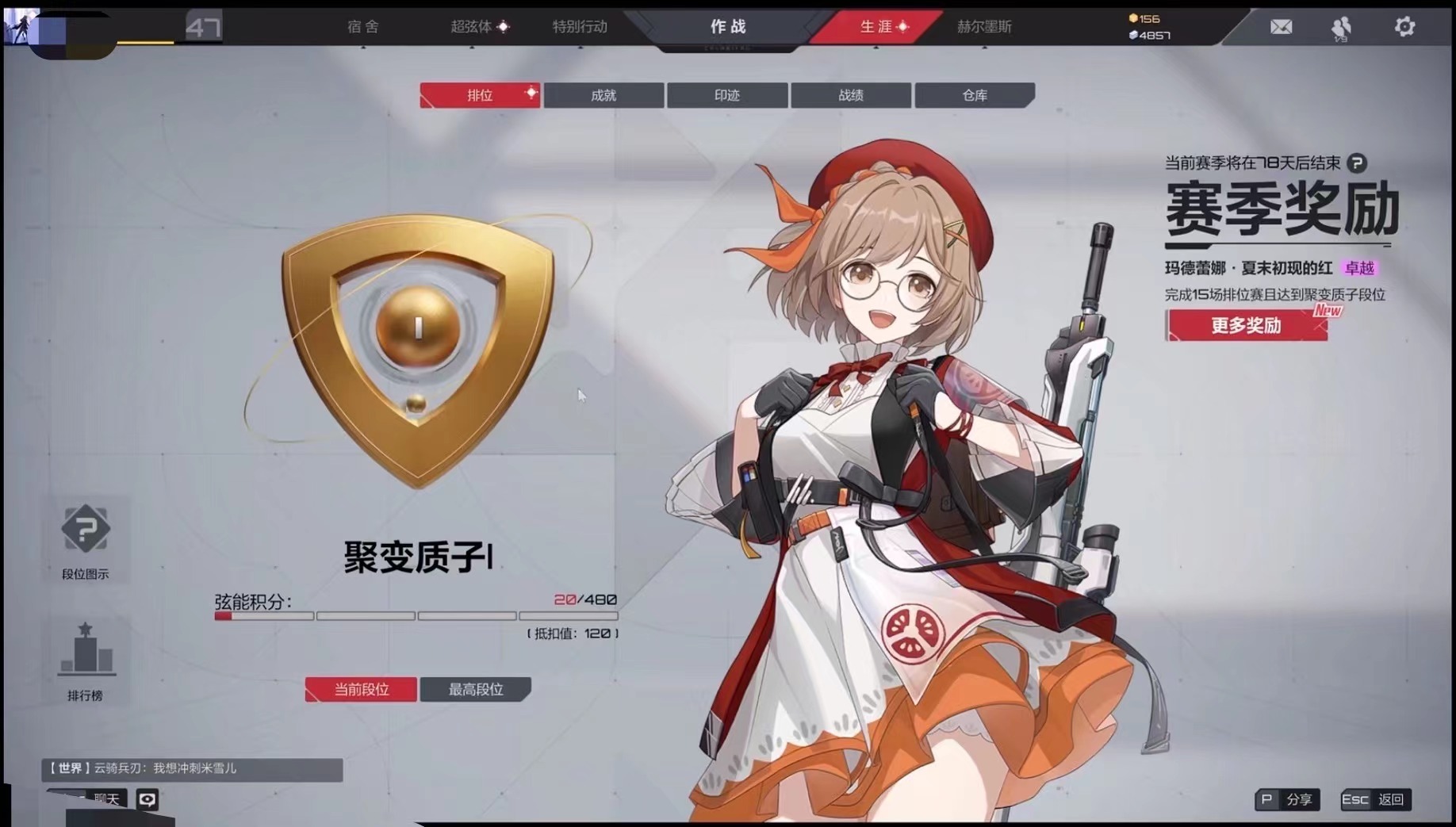The width and height of the screenshot is (1456, 827).
Task: Open the settings gear menu
Action: [x=1404, y=26]
